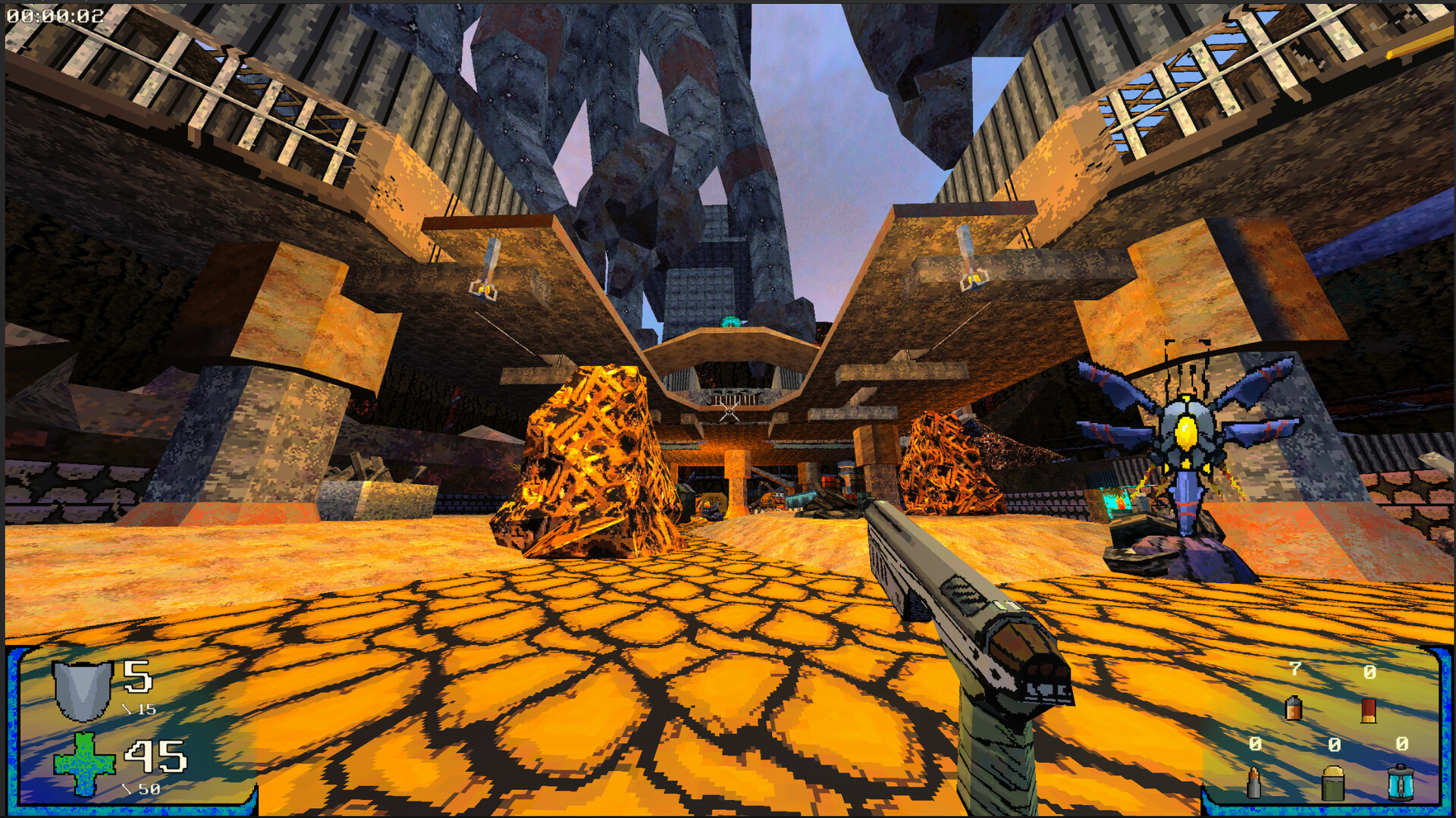Select the hanging dagger pickup on the right ledge
Image resolution: width=1456 pixels, height=818 pixels.
(970, 262)
